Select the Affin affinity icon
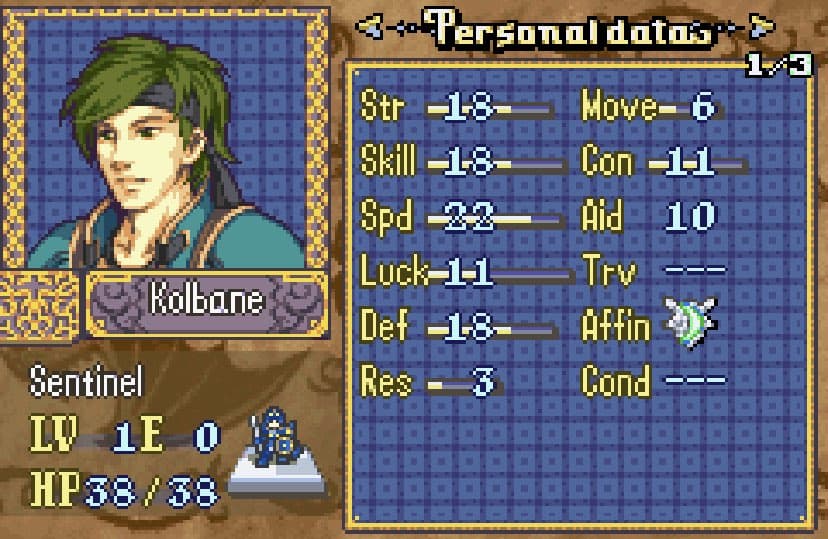 pyautogui.click(x=692, y=324)
